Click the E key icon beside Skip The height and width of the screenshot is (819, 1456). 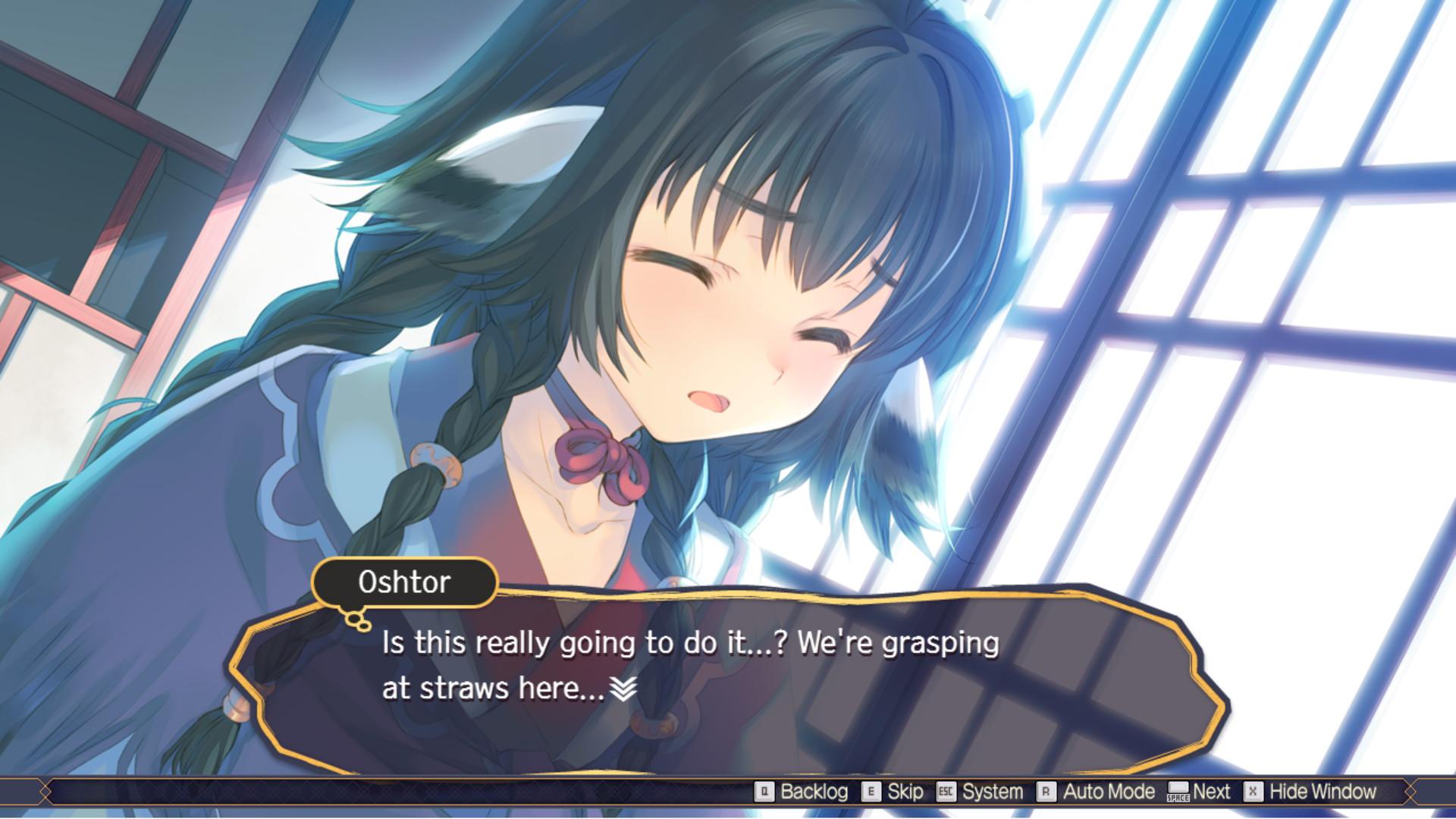pyautogui.click(x=871, y=792)
